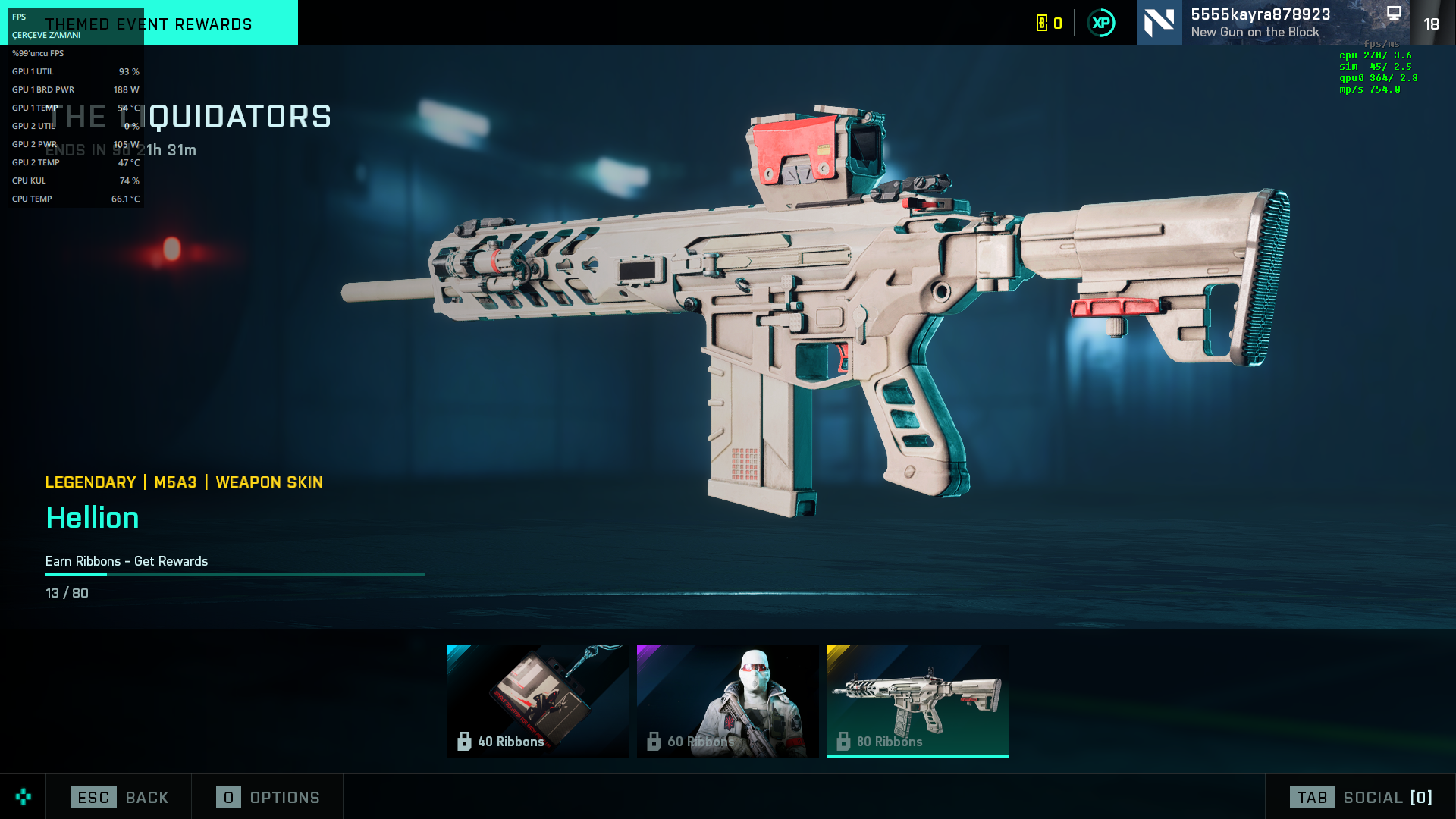Open the yellow premium currency balance
Screen dimensions: 1456x819
point(1050,23)
